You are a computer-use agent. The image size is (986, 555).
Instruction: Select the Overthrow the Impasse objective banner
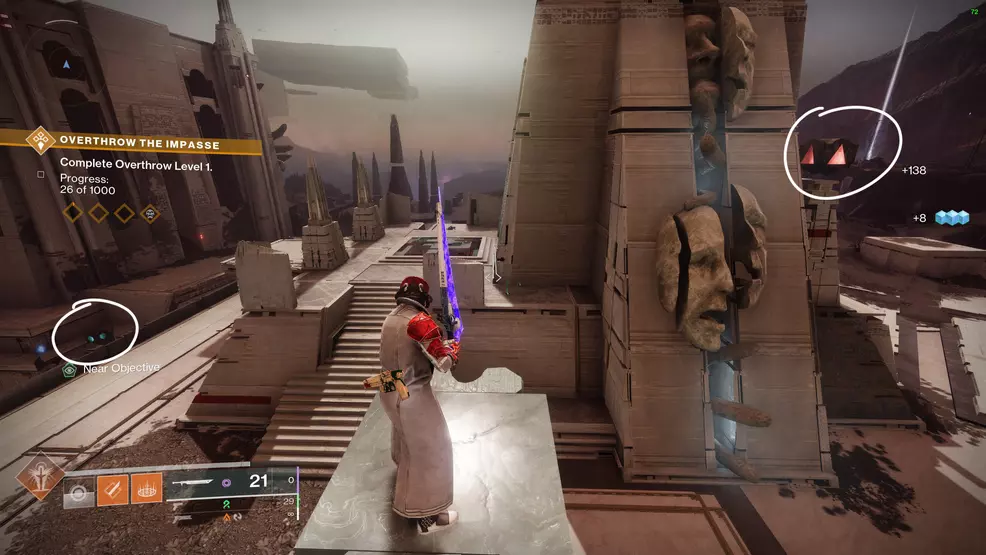tap(140, 144)
